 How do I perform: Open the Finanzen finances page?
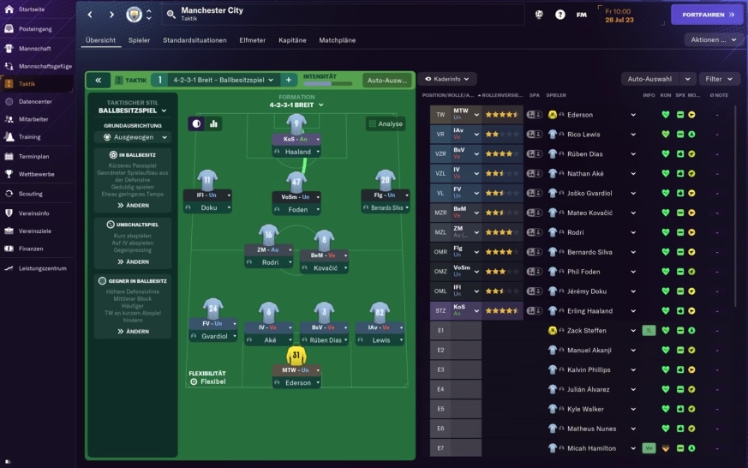(x=31, y=248)
